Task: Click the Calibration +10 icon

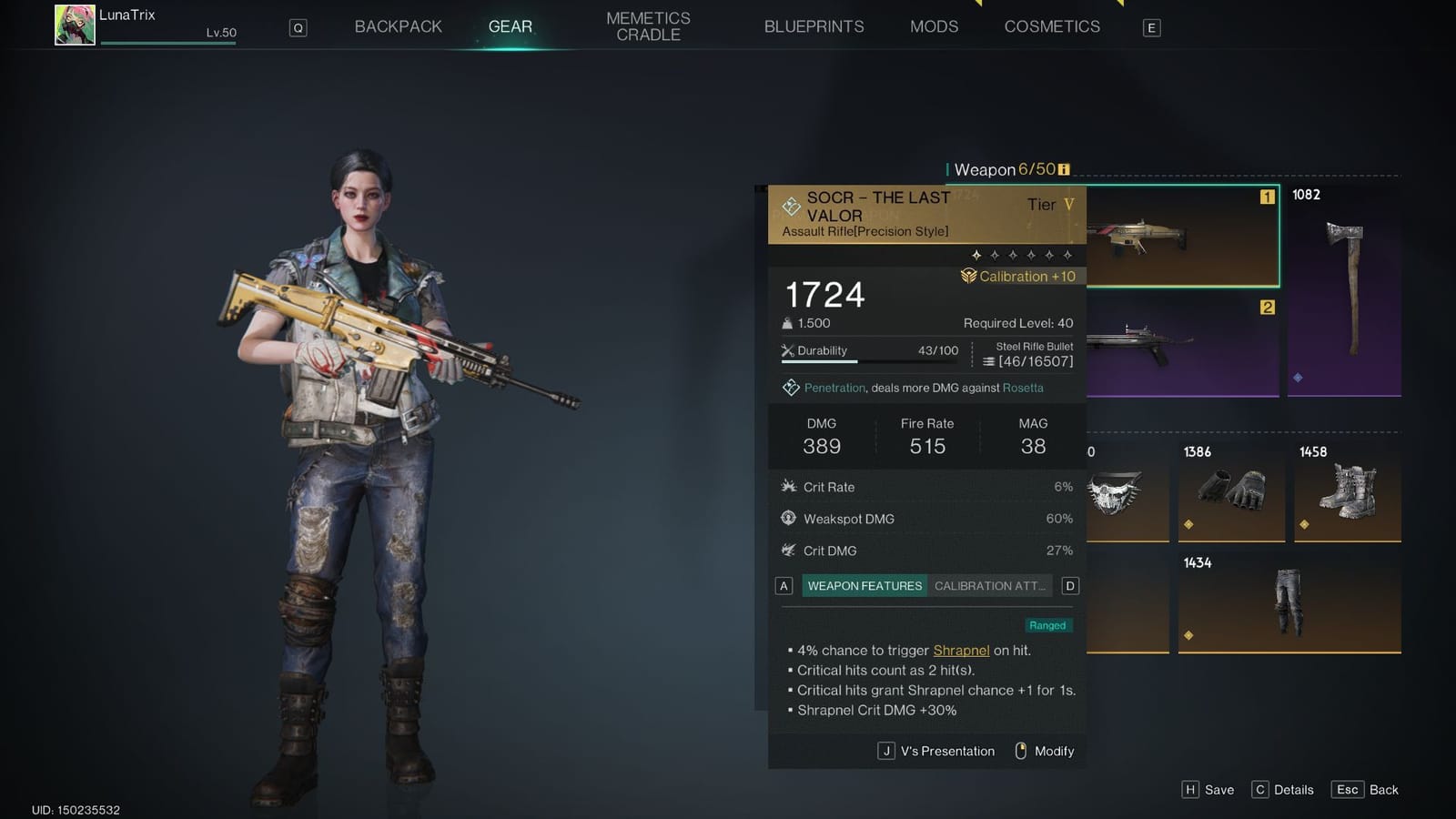Action: click(969, 275)
